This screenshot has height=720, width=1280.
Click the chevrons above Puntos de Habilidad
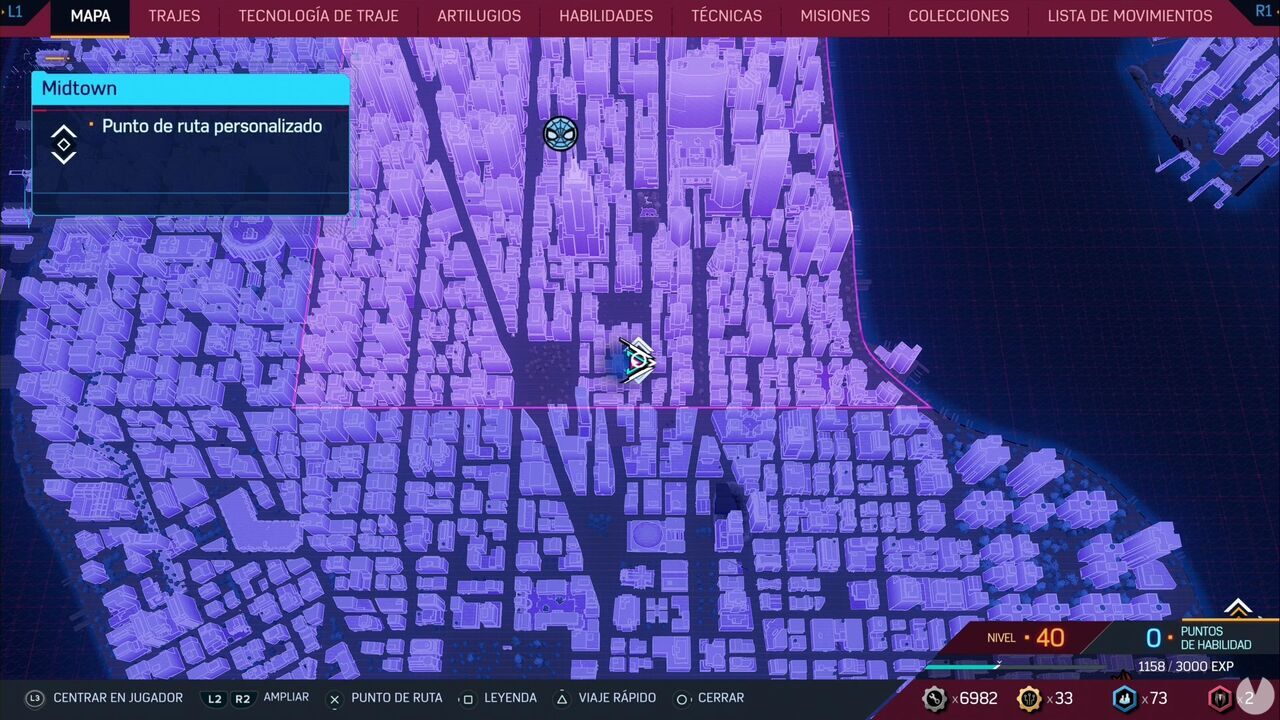click(x=1239, y=609)
